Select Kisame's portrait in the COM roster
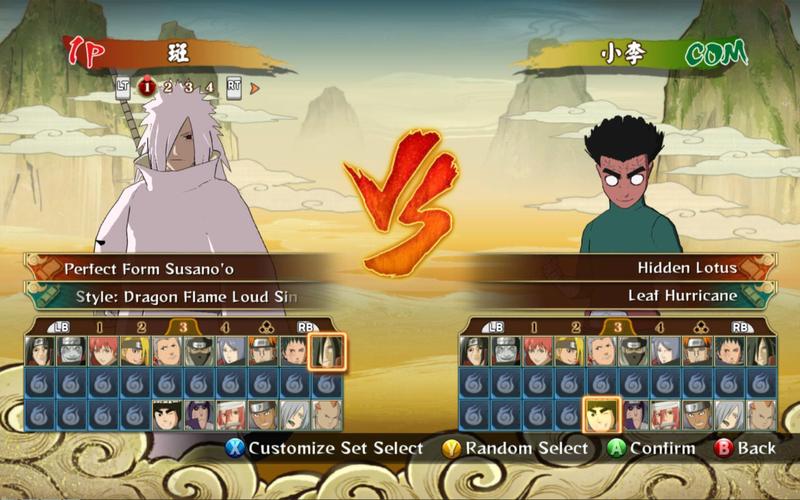800x500 pixels. (x=506, y=351)
